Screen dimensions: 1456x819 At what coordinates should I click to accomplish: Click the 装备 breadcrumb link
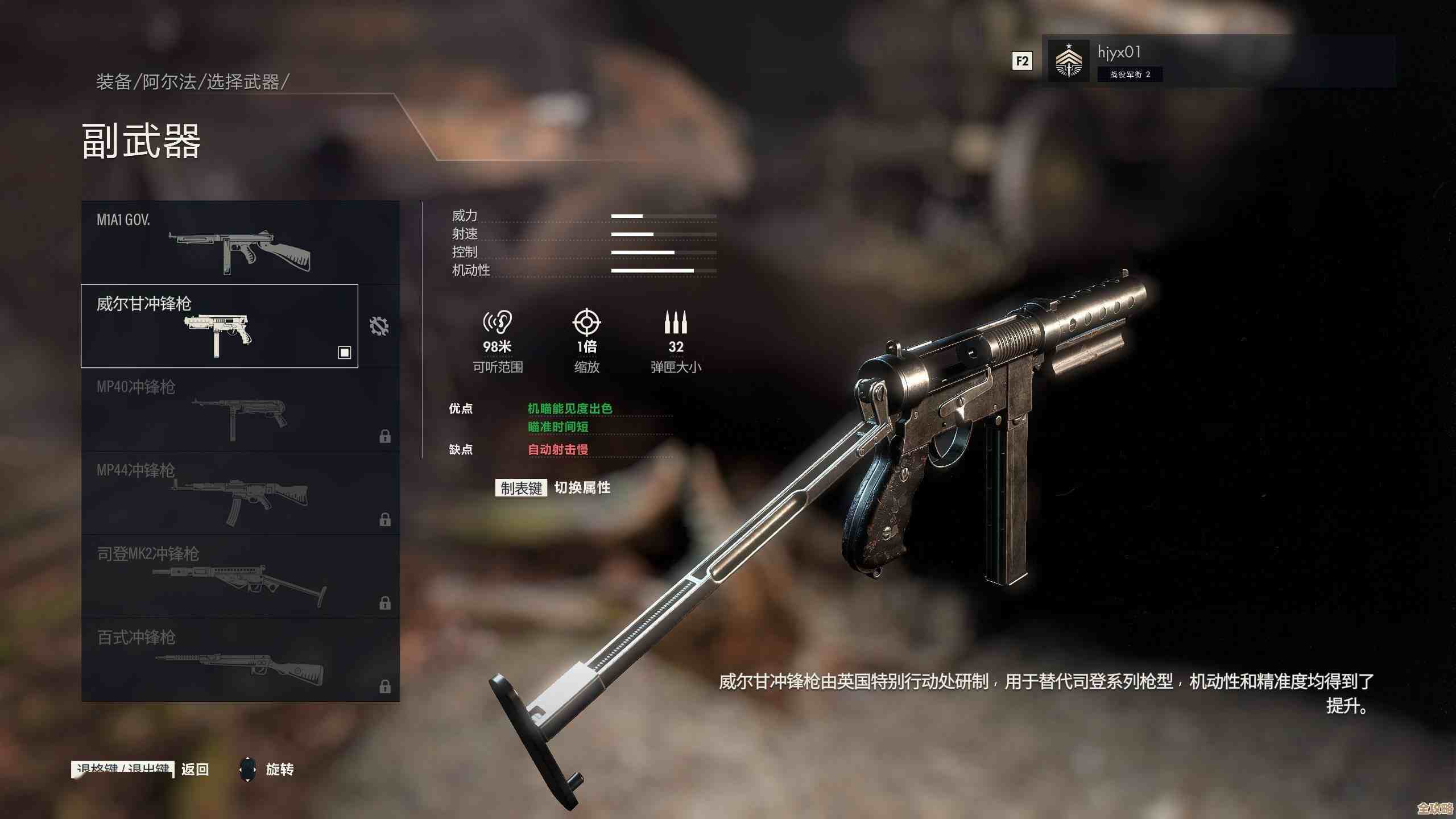[114, 82]
